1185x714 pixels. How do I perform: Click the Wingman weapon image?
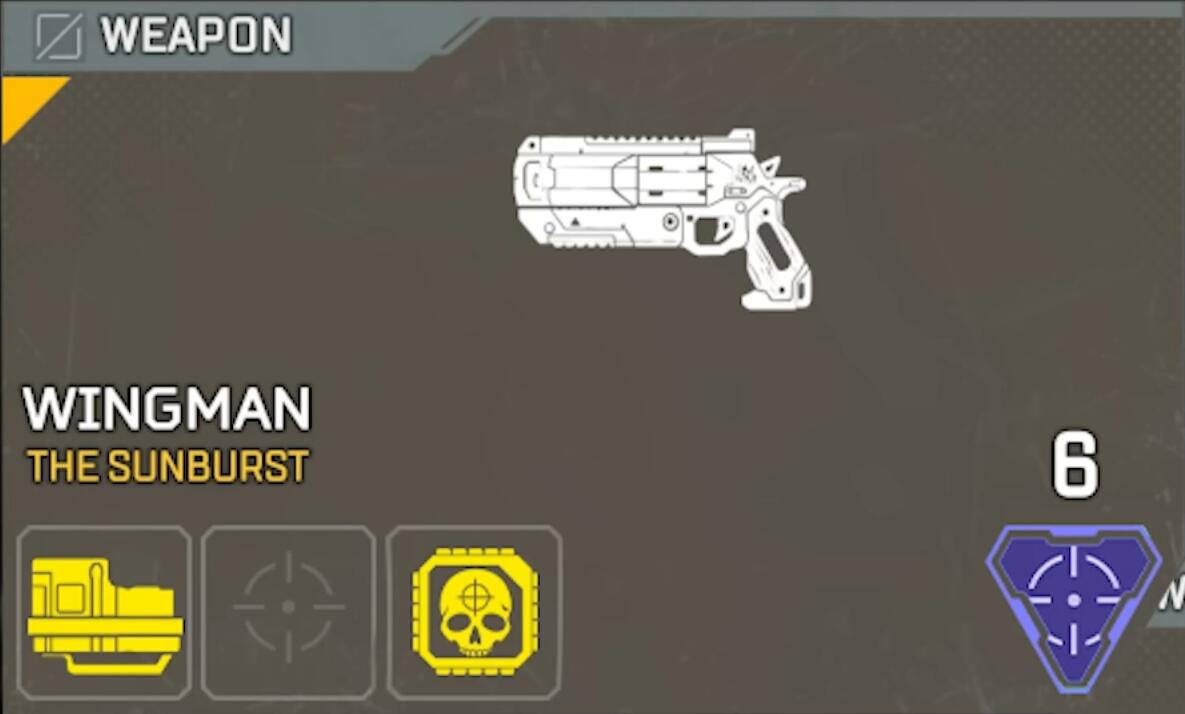point(660,217)
